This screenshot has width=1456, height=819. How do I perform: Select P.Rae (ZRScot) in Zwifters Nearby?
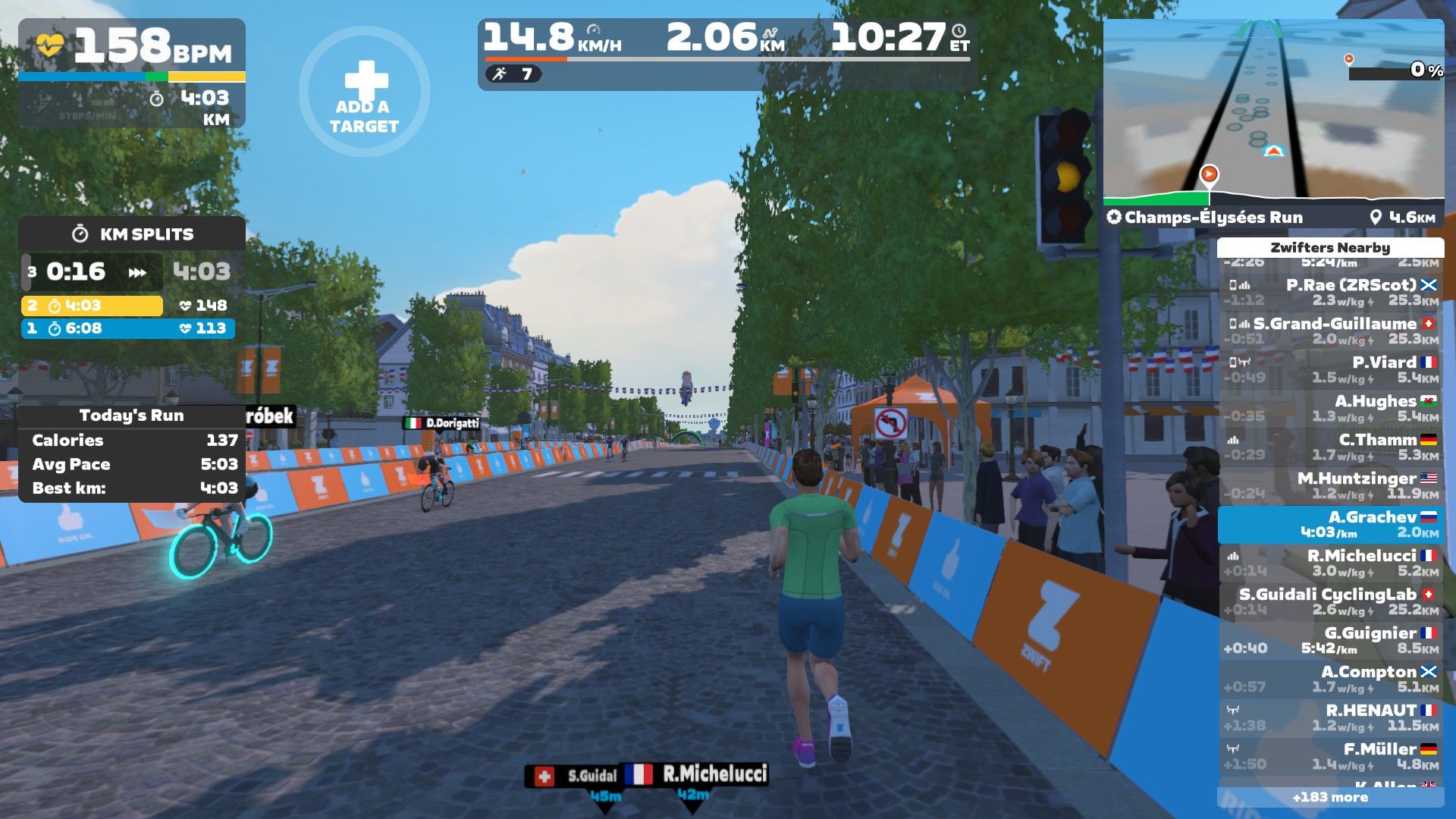pyautogui.click(x=1331, y=293)
